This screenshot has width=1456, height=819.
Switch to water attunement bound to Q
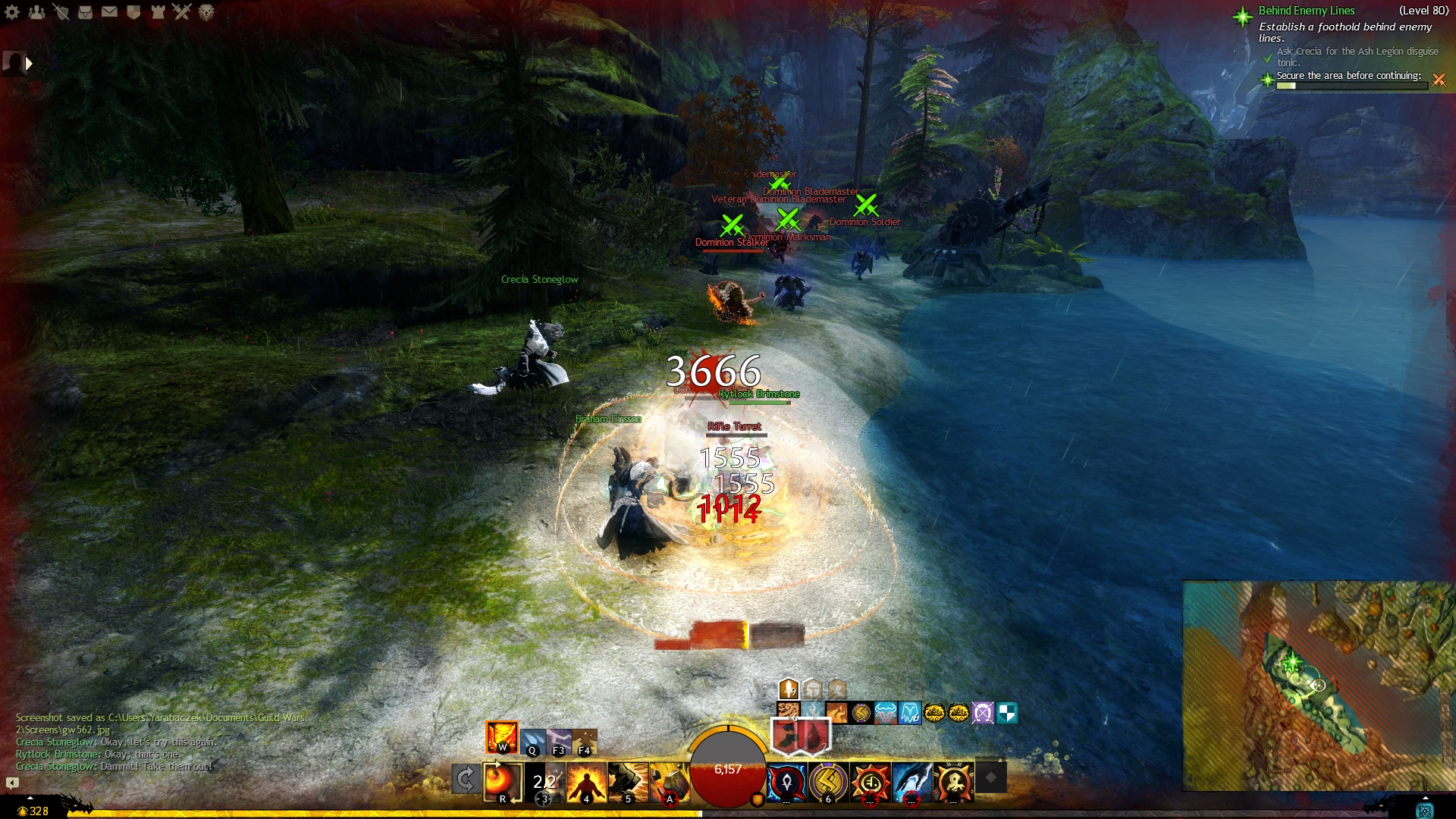tap(532, 740)
